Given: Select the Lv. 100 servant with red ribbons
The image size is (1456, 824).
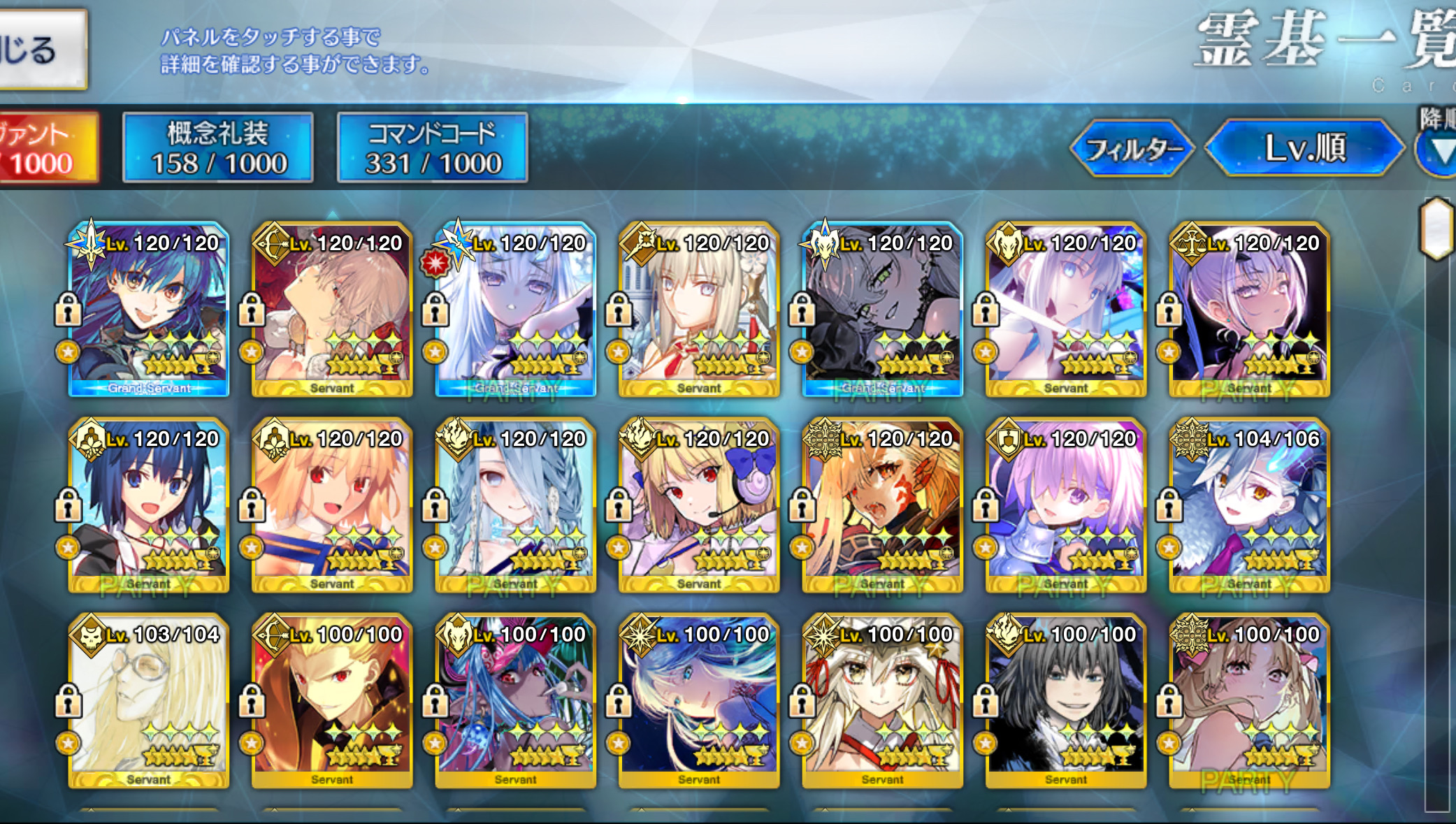Looking at the screenshot, I should [882, 700].
